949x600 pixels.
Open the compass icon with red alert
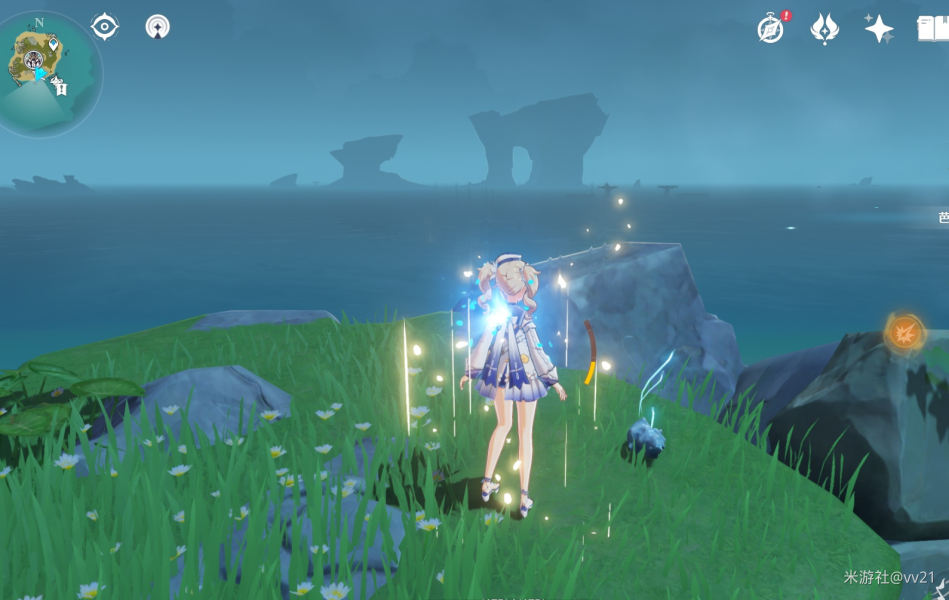(x=771, y=28)
